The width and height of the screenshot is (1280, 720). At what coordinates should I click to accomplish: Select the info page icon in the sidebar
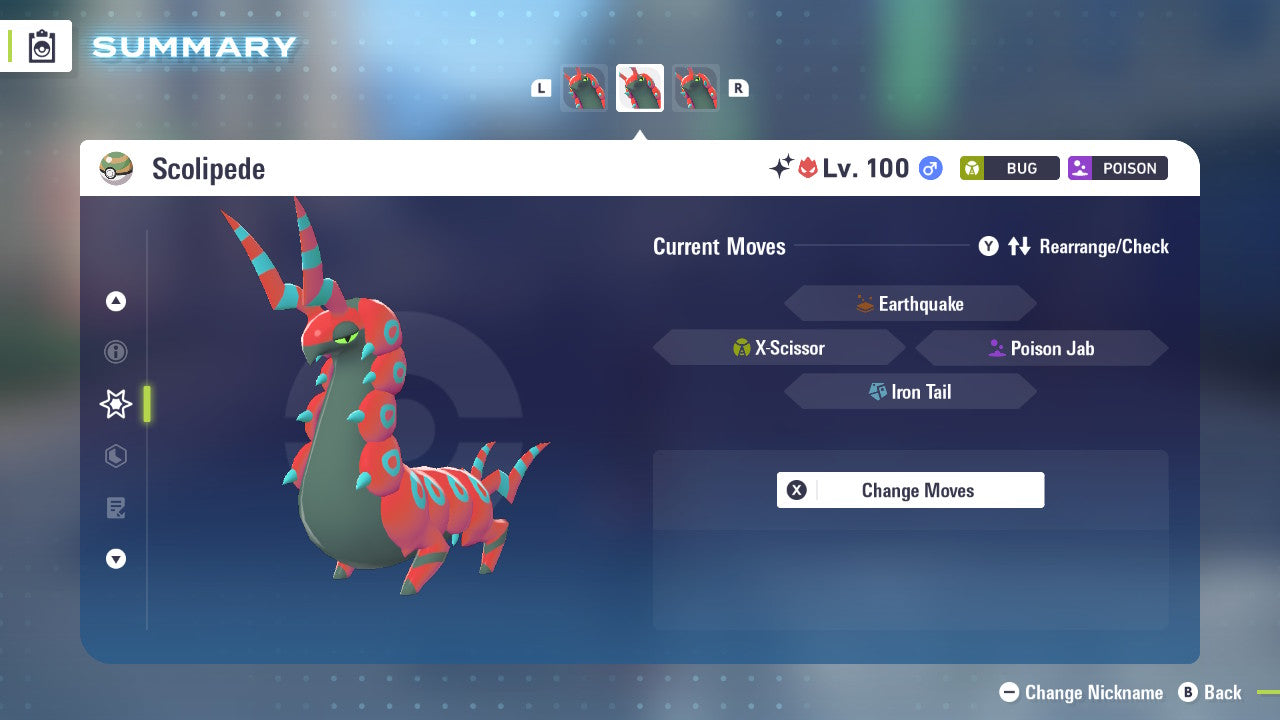(x=116, y=352)
